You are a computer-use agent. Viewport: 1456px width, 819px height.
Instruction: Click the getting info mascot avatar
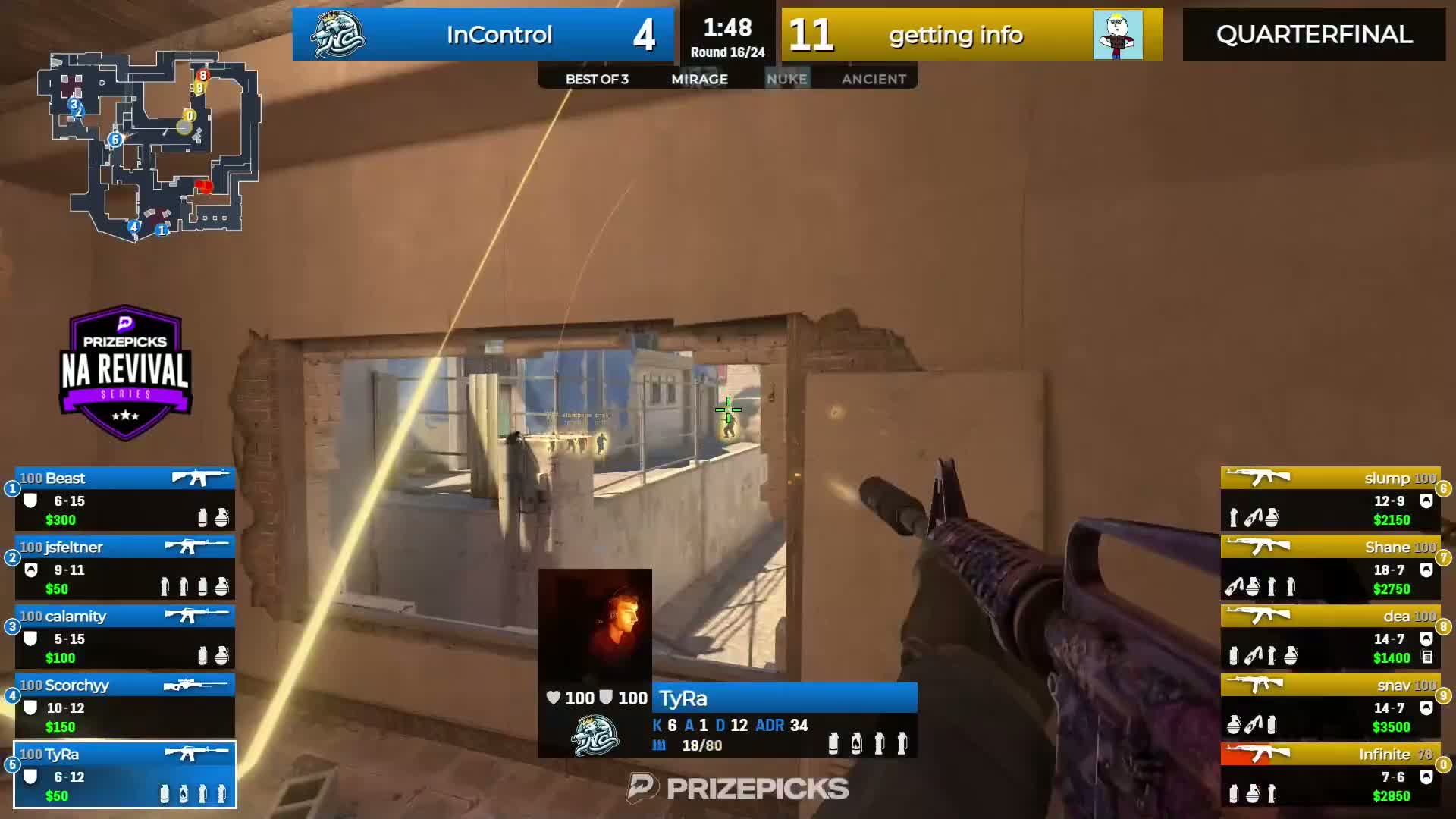pos(1121,34)
